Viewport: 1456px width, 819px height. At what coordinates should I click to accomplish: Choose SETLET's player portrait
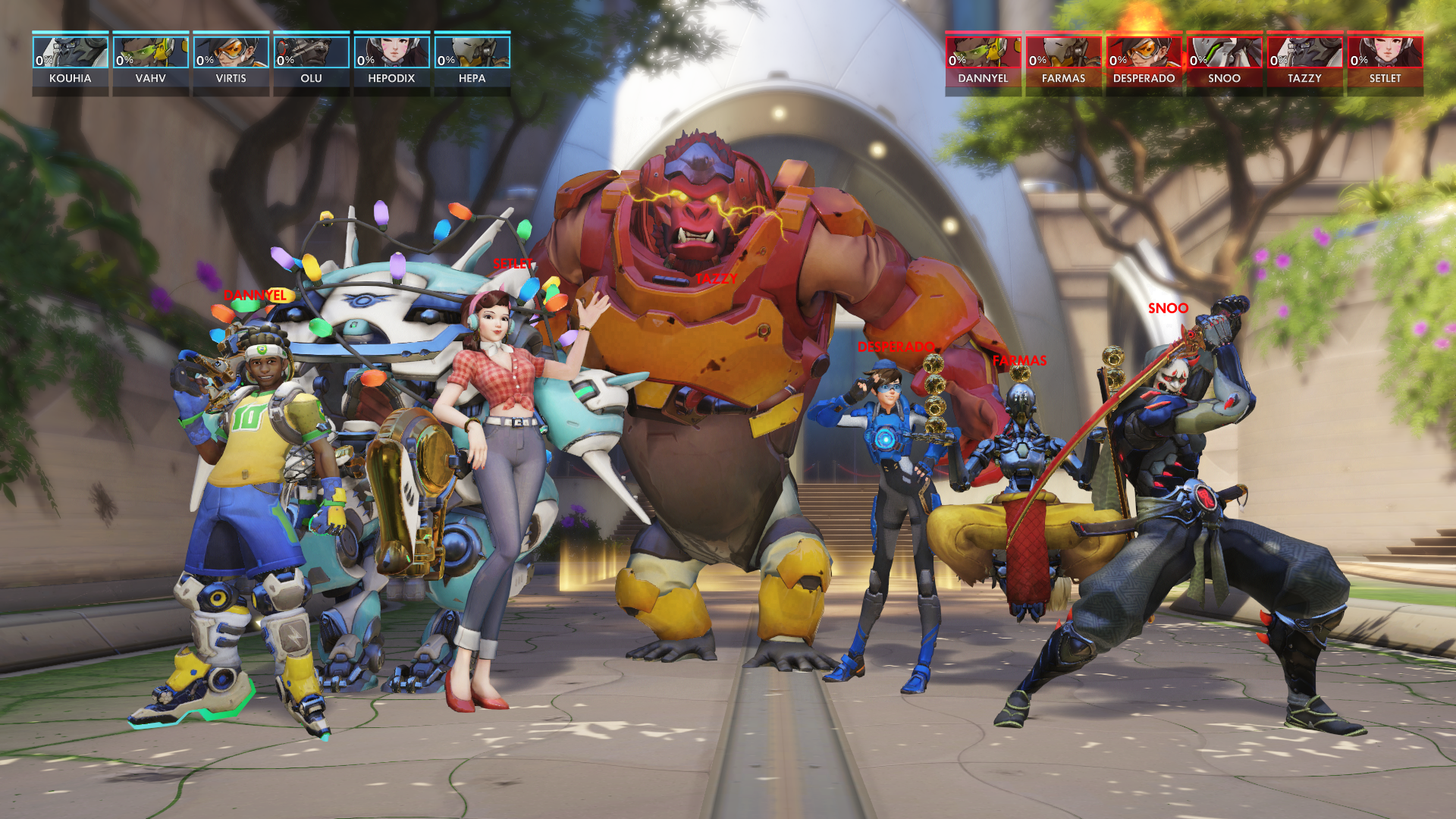[x=1385, y=53]
